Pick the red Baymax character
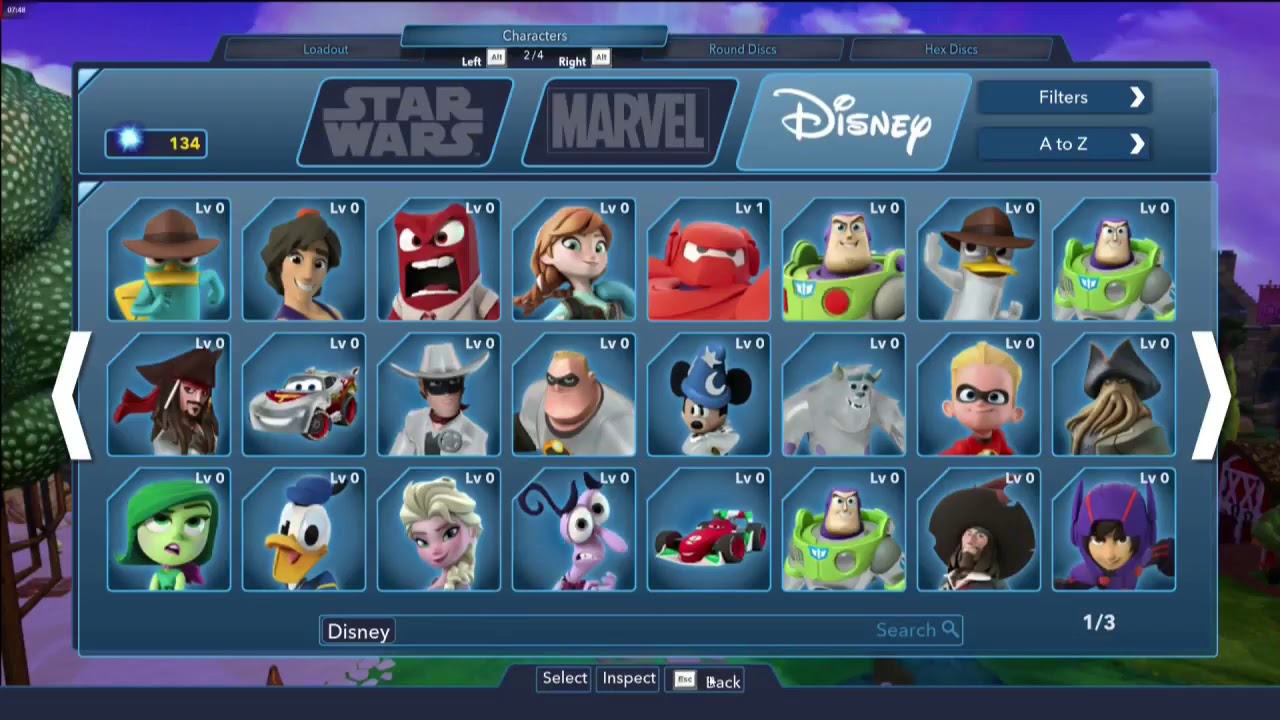 point(708,262)
